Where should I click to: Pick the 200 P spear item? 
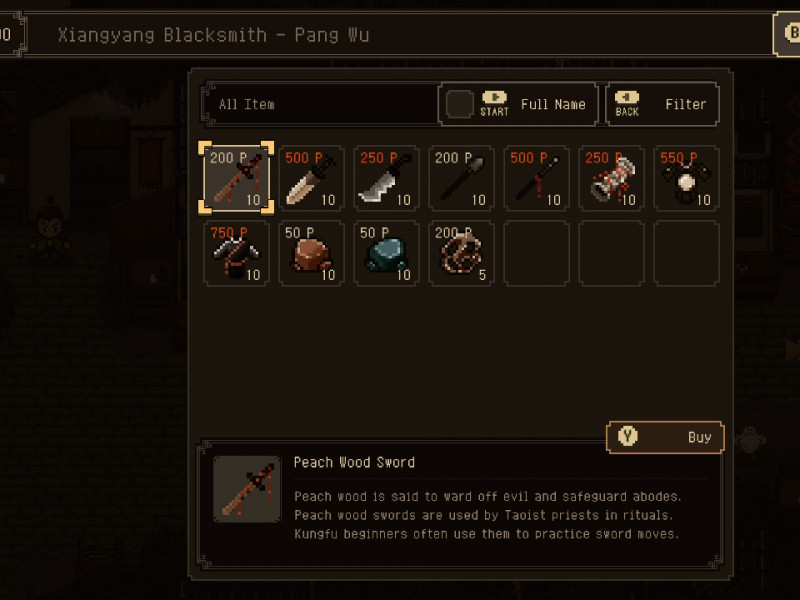461,178
